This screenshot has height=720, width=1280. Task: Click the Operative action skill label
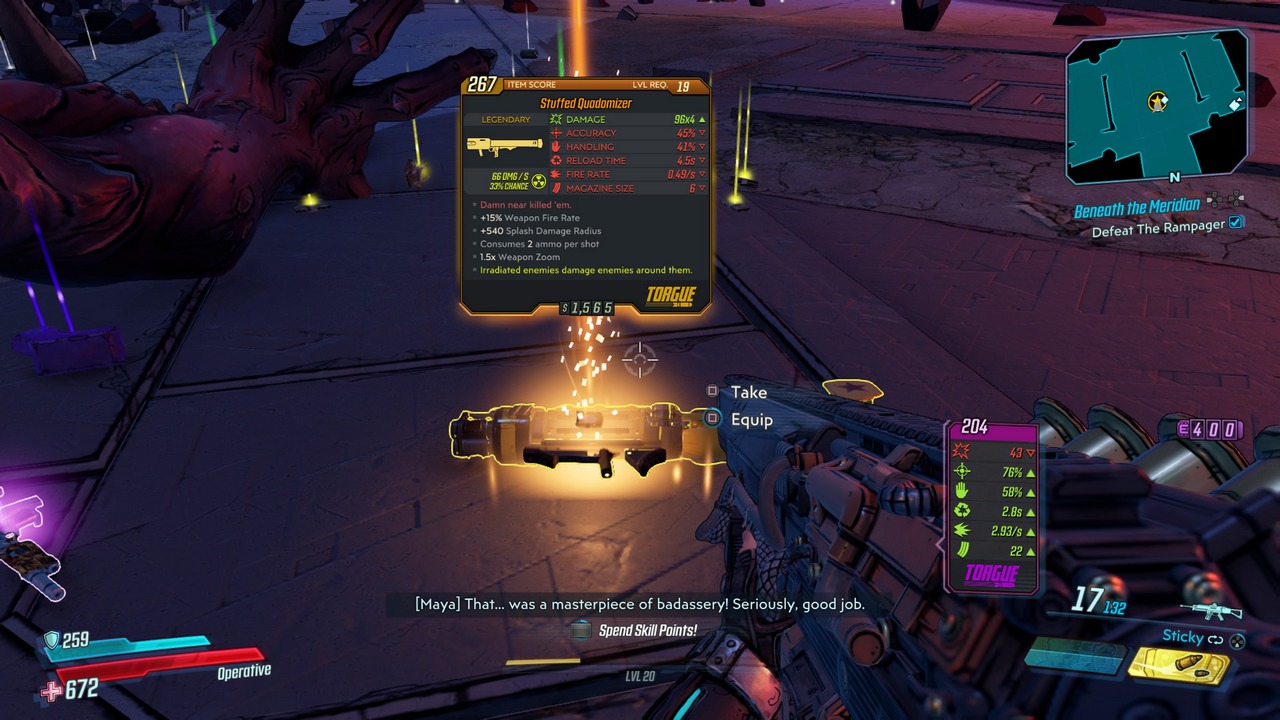(x=244, y=671)
